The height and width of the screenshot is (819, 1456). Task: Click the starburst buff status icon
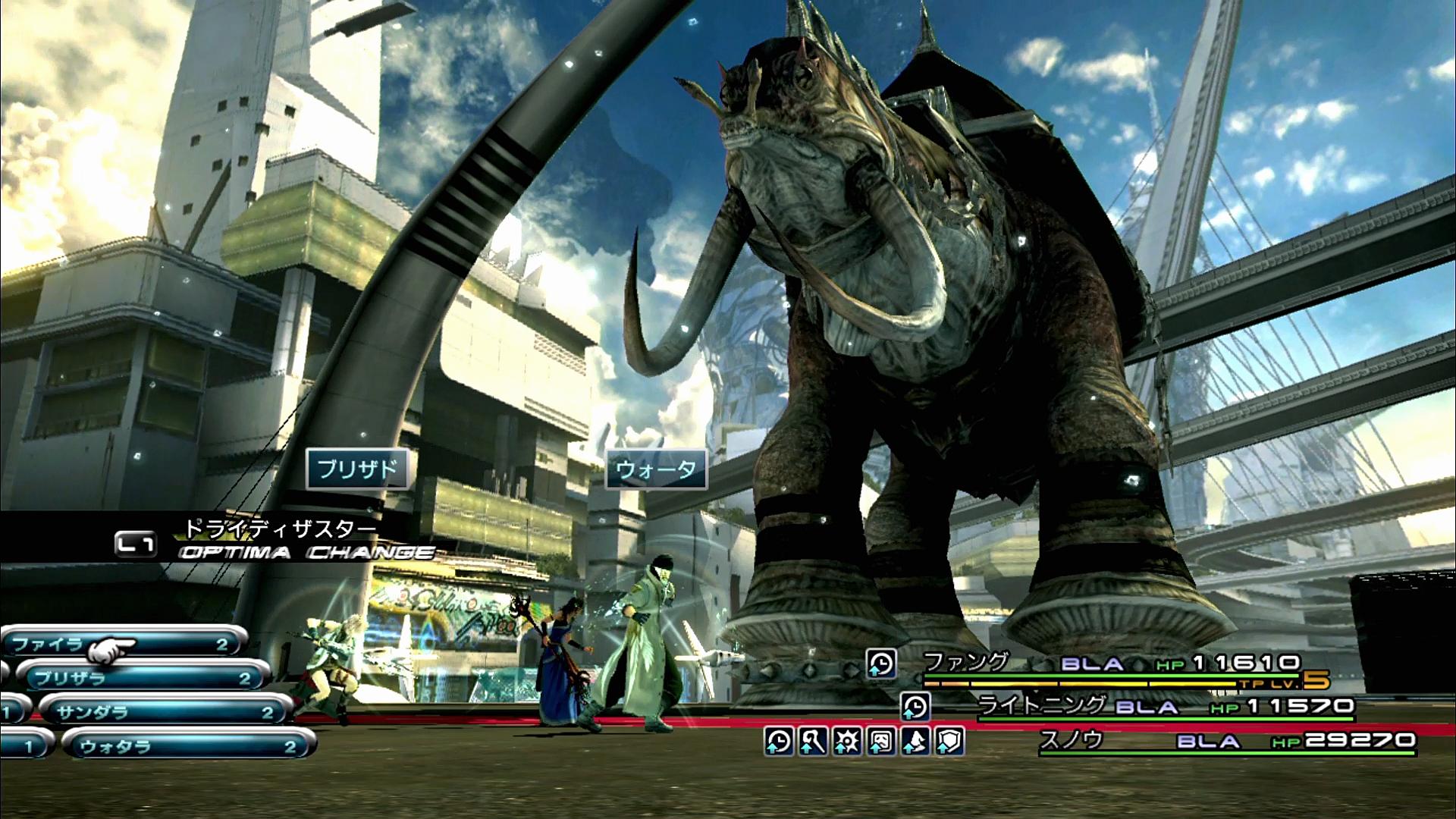[847, 741]
